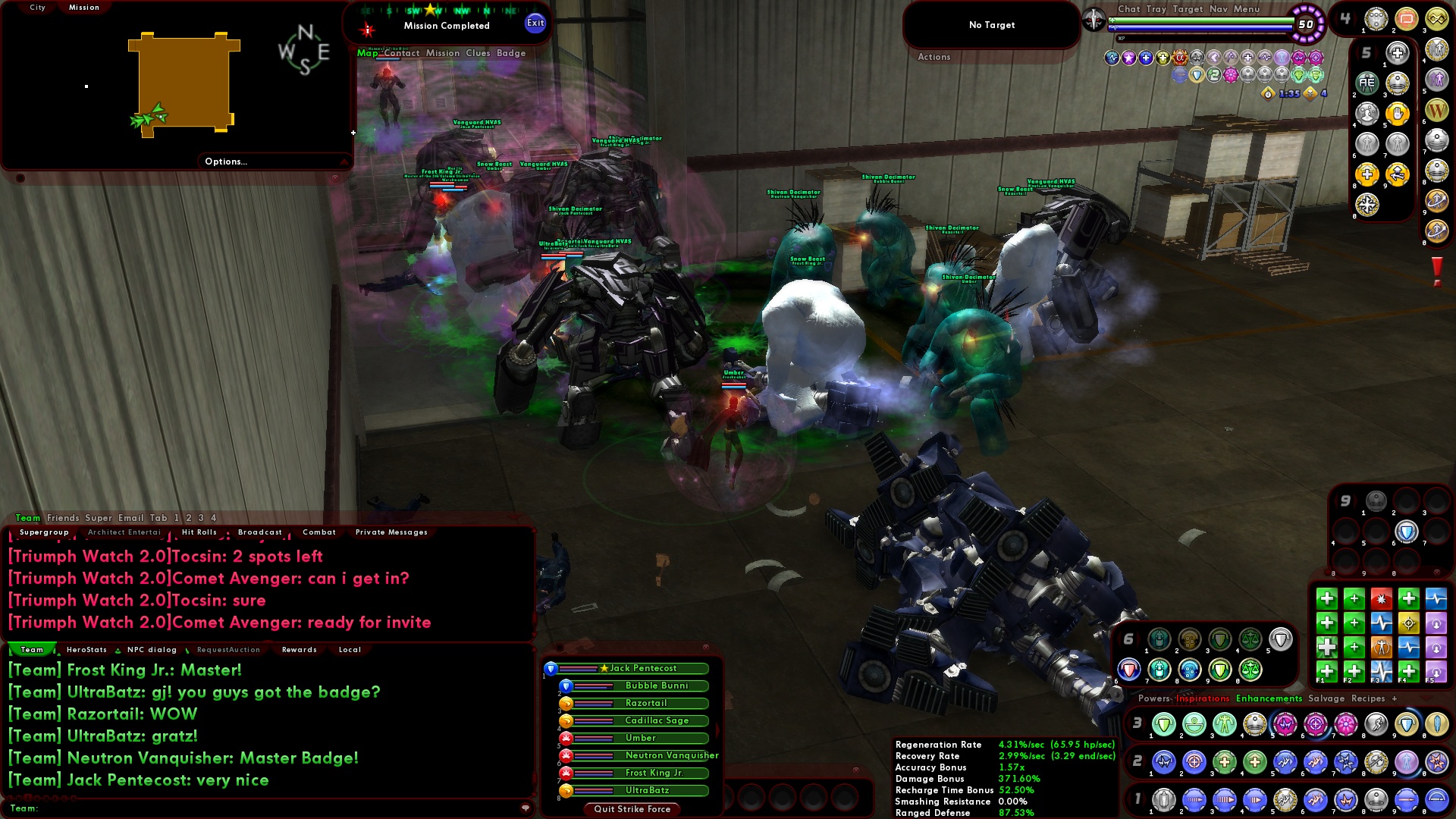Click the XP progress bar
Screen dimensions: 1456x819
pos(1202,37)
